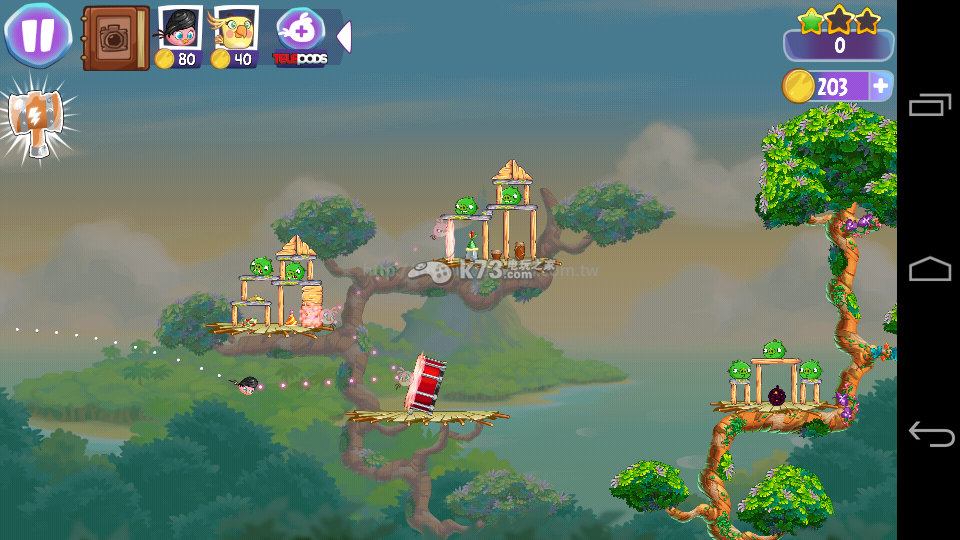Buy the yellow bird for 40 coins
The width and height of the screenshot is (960, 540).
pos(237,36)
